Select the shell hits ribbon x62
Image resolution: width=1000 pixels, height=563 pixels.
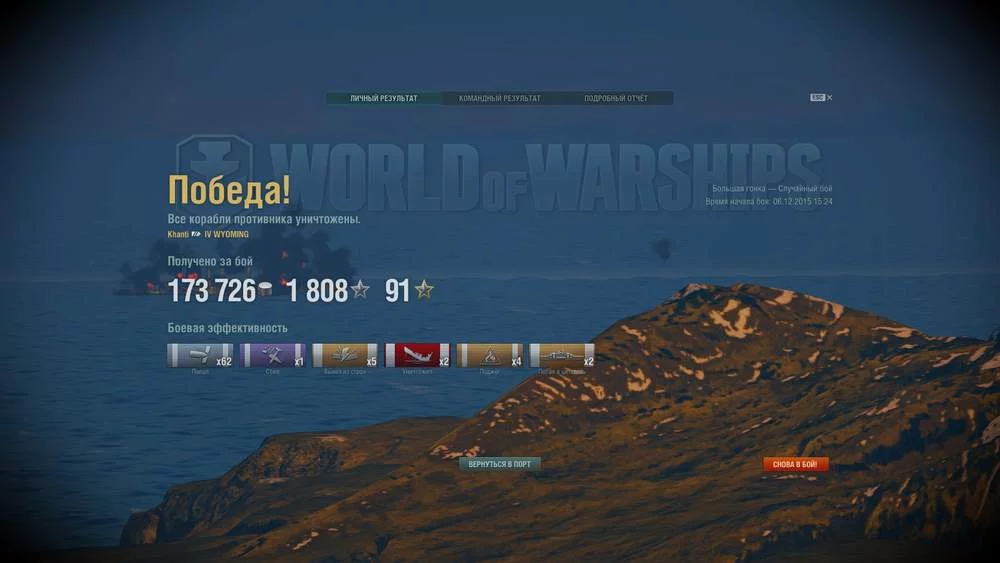200,355
